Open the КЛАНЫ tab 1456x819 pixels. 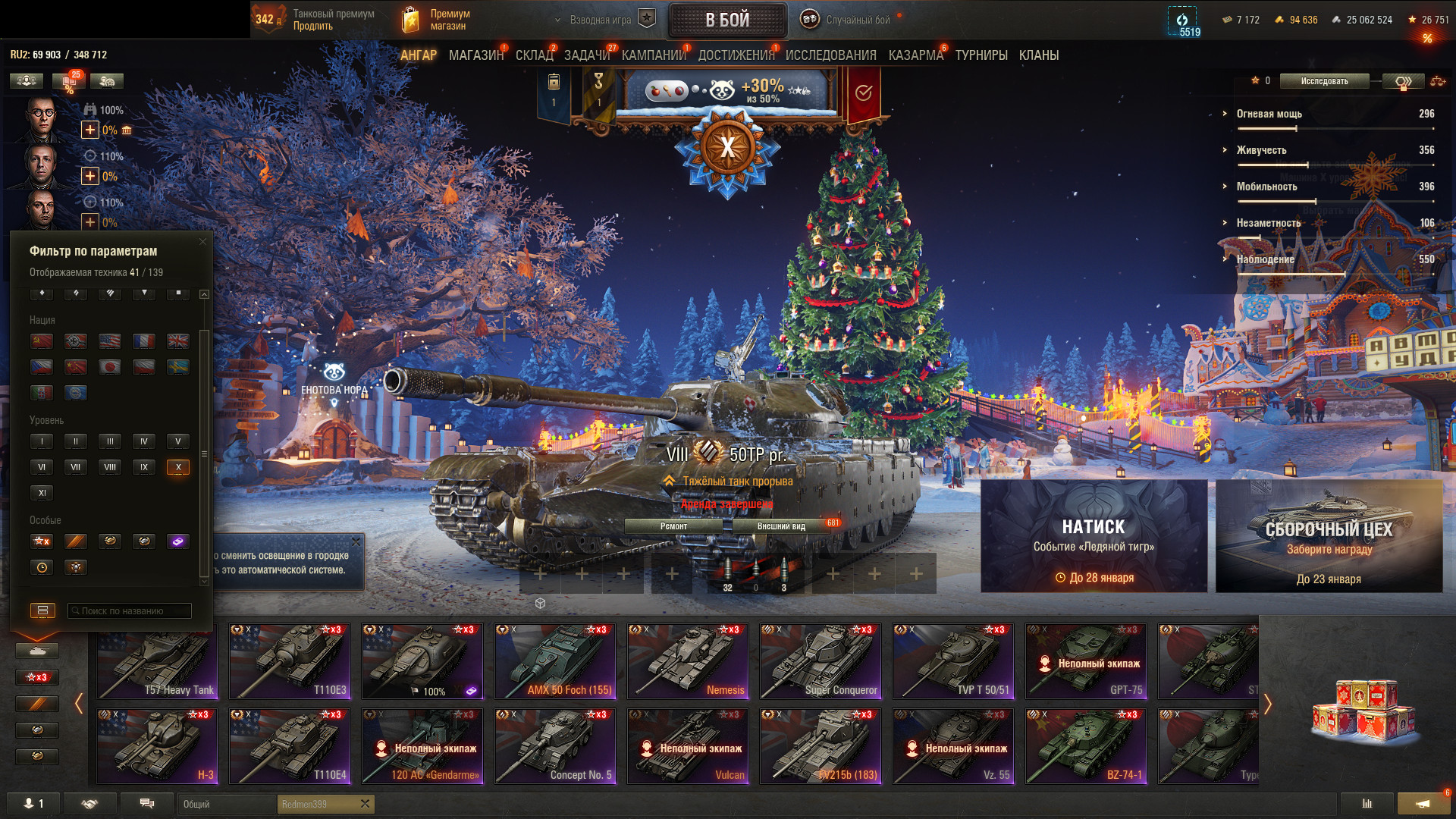point(1038,55)
